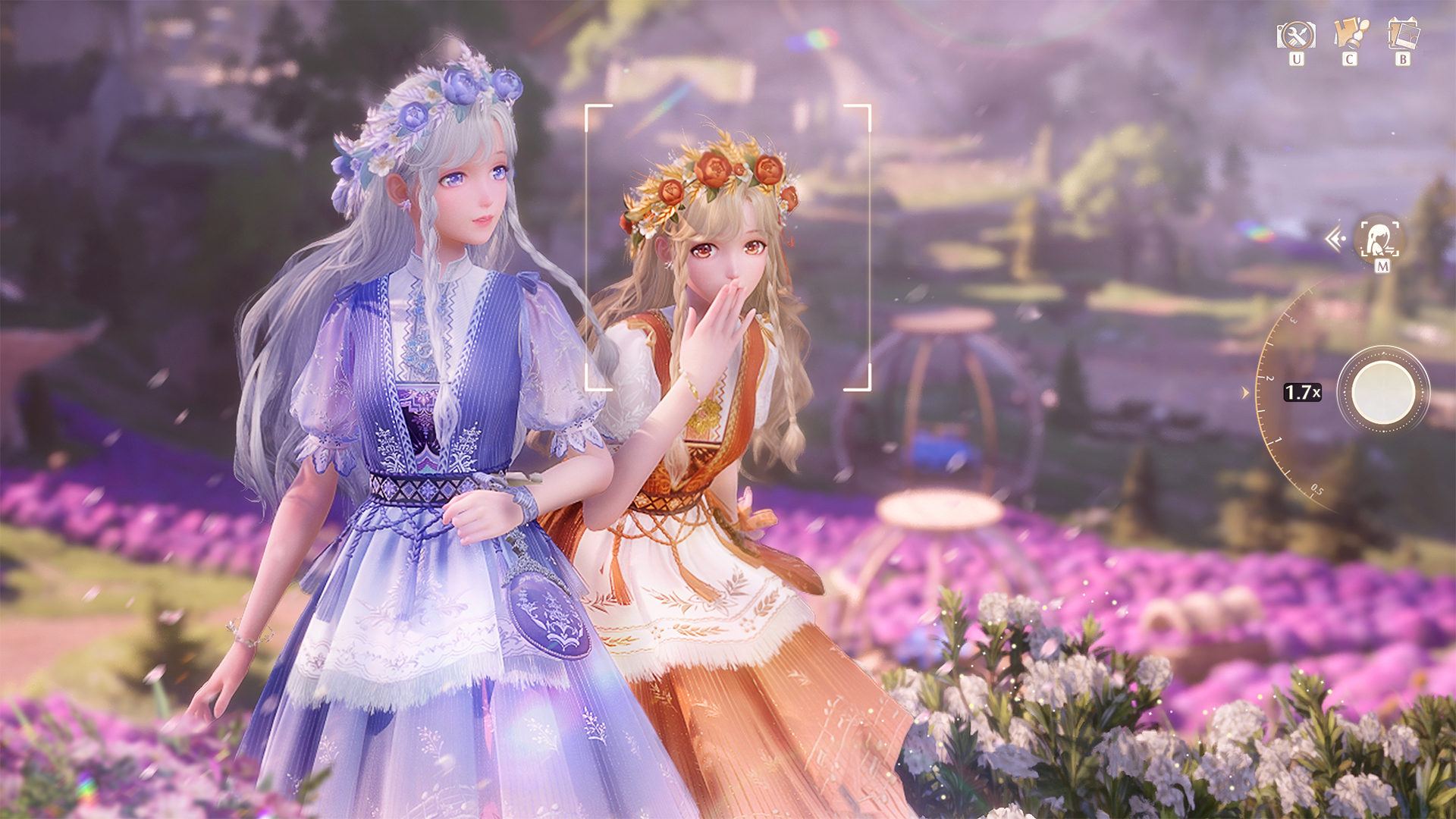The width and height of the screenshot is (1456, 819).
Task: Open the camera settings panel
Action: click(1297, 36)
